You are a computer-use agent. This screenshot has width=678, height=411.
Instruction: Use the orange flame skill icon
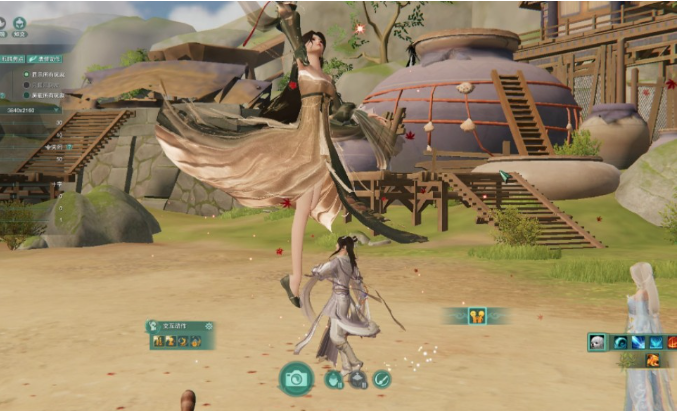point(652,360)
